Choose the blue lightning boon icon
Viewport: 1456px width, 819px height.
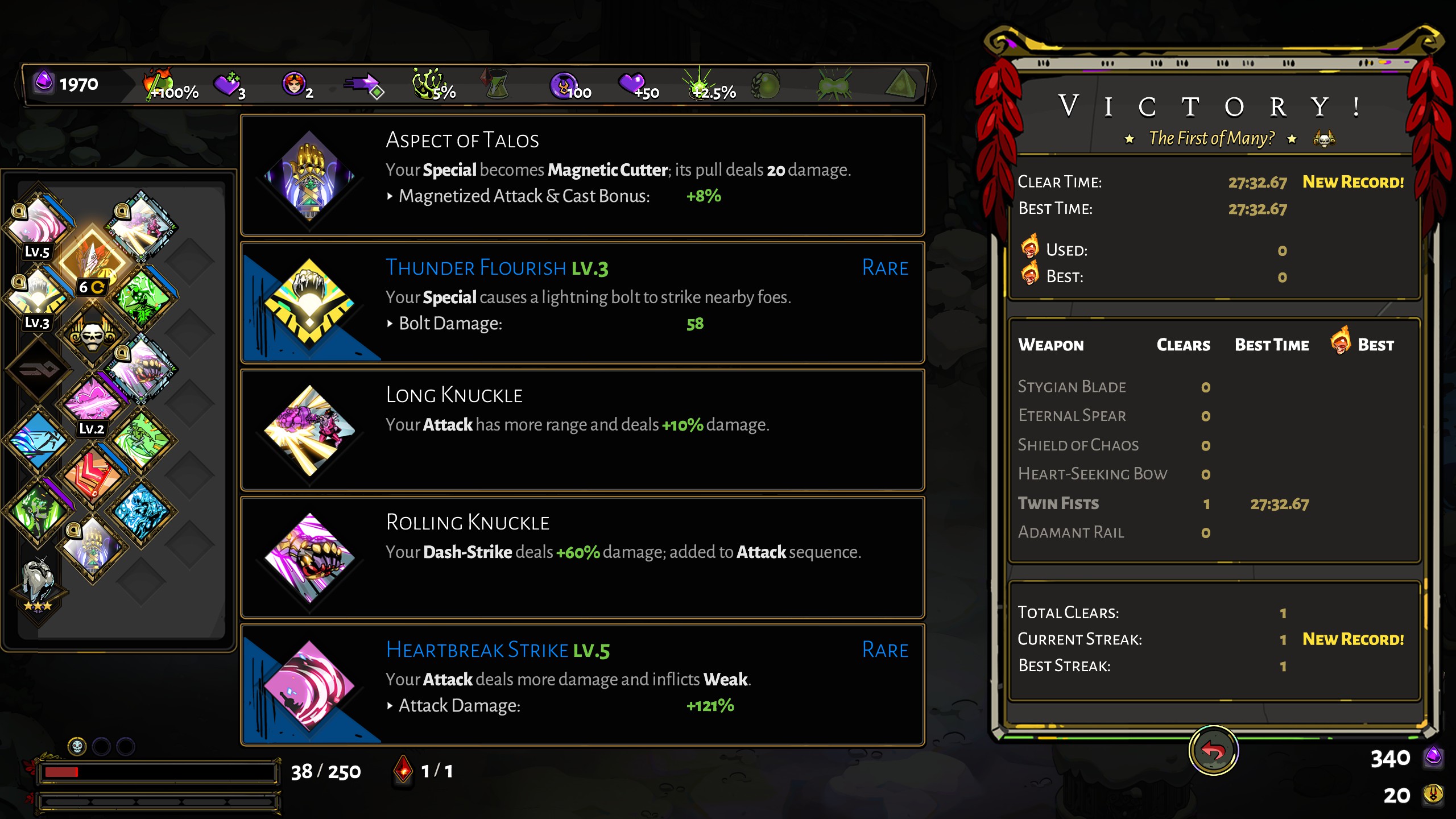(x=141, y=511)
